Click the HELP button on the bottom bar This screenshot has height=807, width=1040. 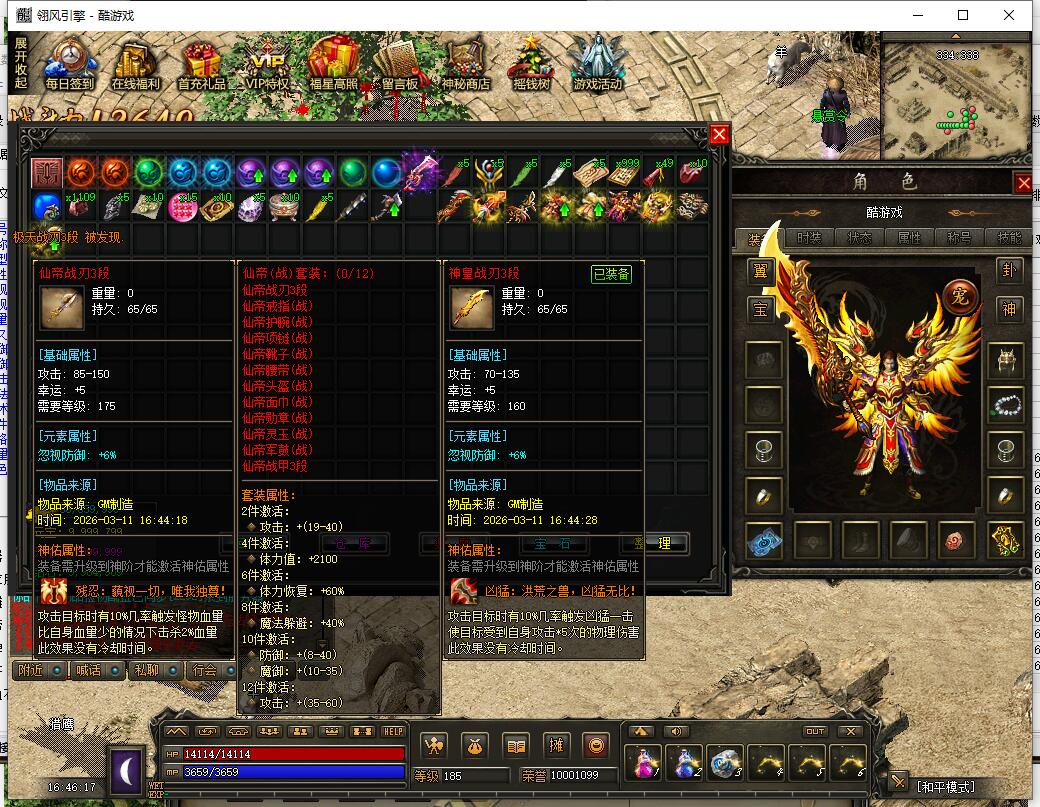click(x=393, y=732)
